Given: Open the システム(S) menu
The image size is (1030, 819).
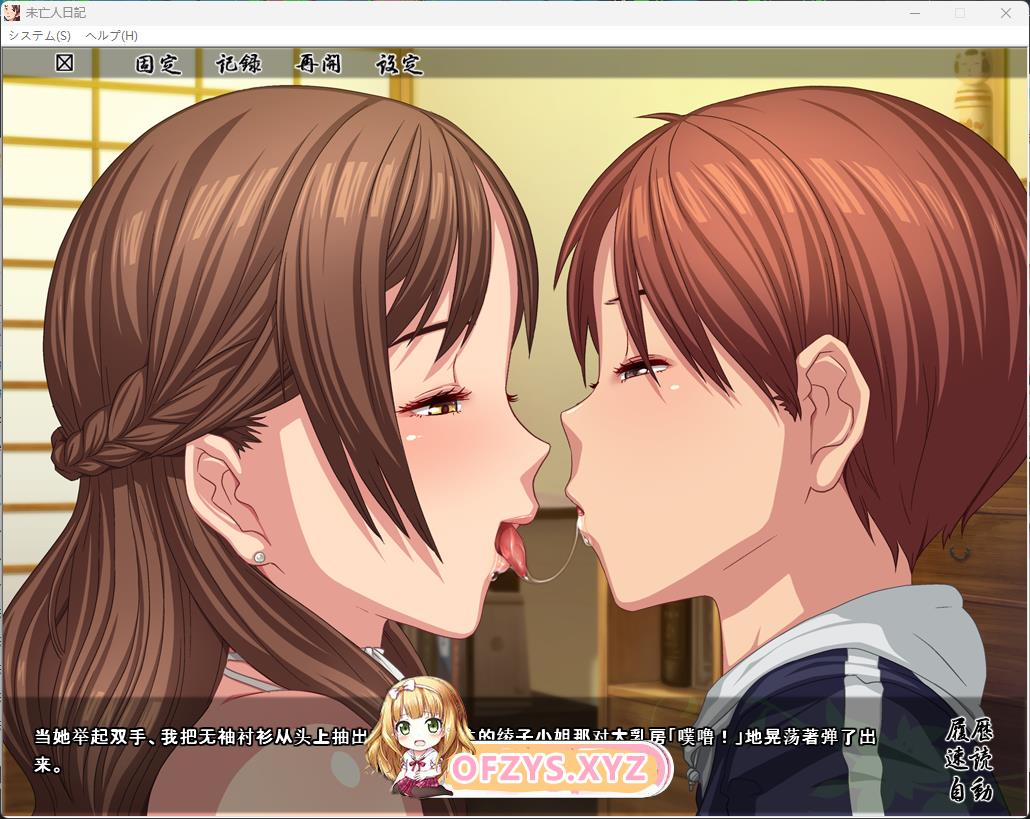Looking at the screenshot, I should pyautogui.click(x=39, y=36).
